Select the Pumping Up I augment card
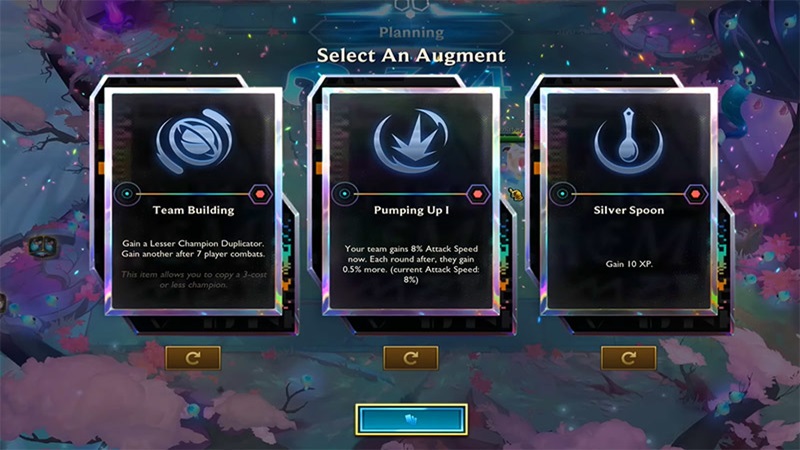The image size is (800, 450). [x=411, y=205]
